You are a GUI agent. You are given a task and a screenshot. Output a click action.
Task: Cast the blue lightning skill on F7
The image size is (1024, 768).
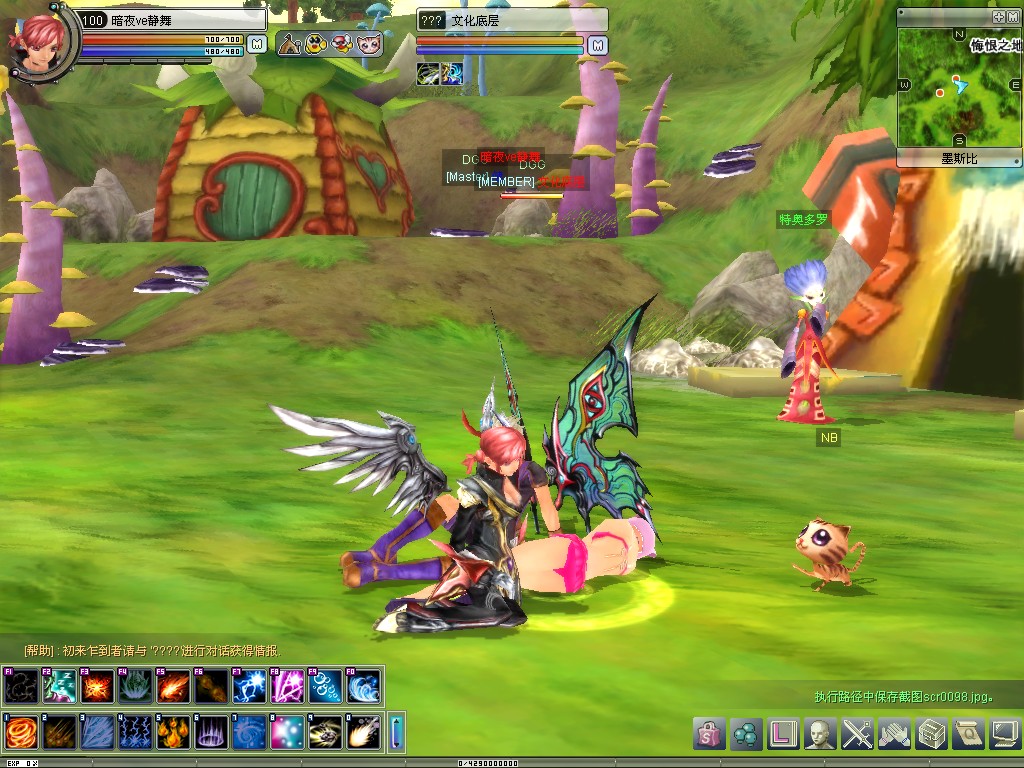pos(249,686)
